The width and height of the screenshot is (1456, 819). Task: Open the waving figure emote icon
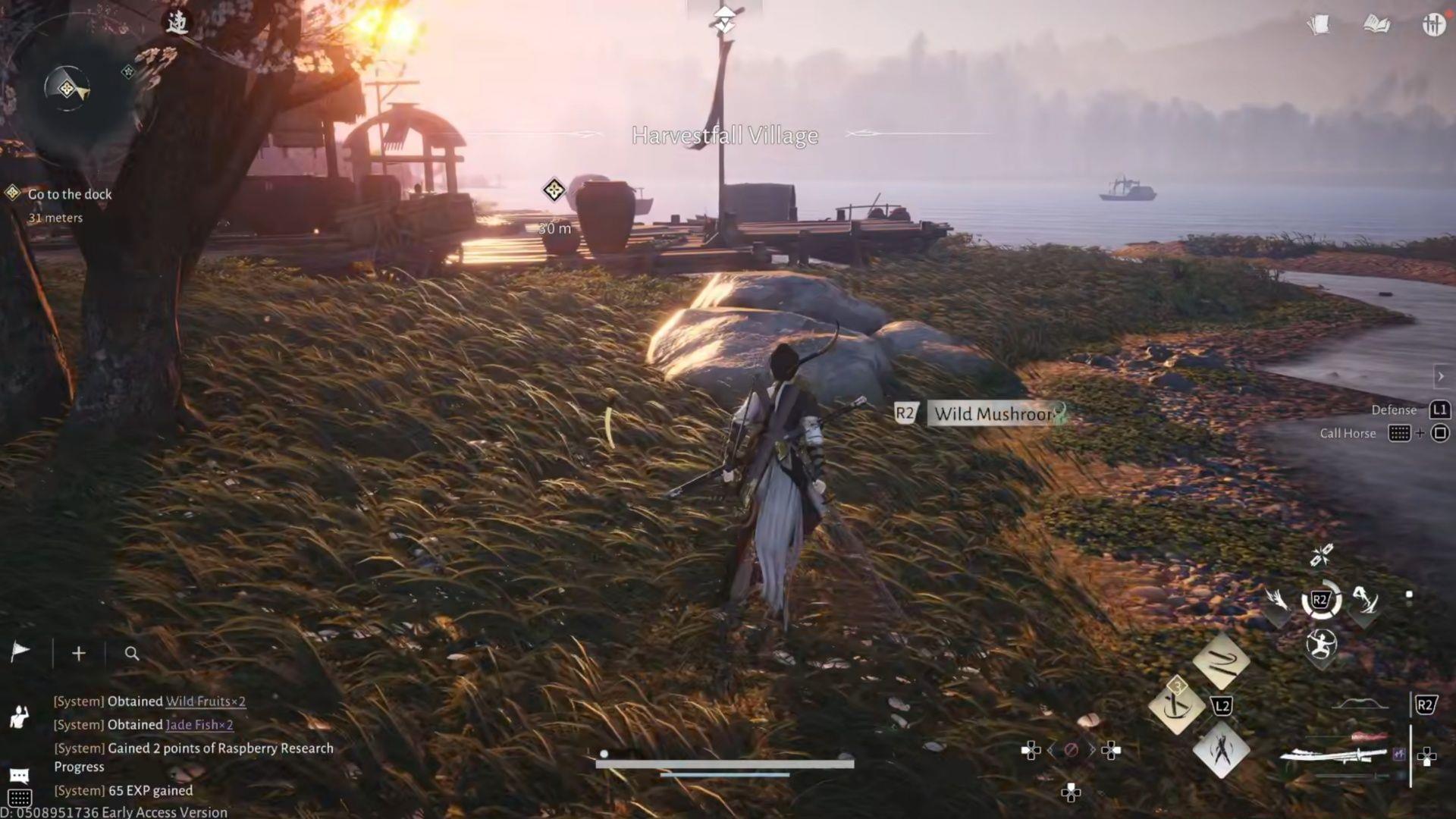click(19, 716)
